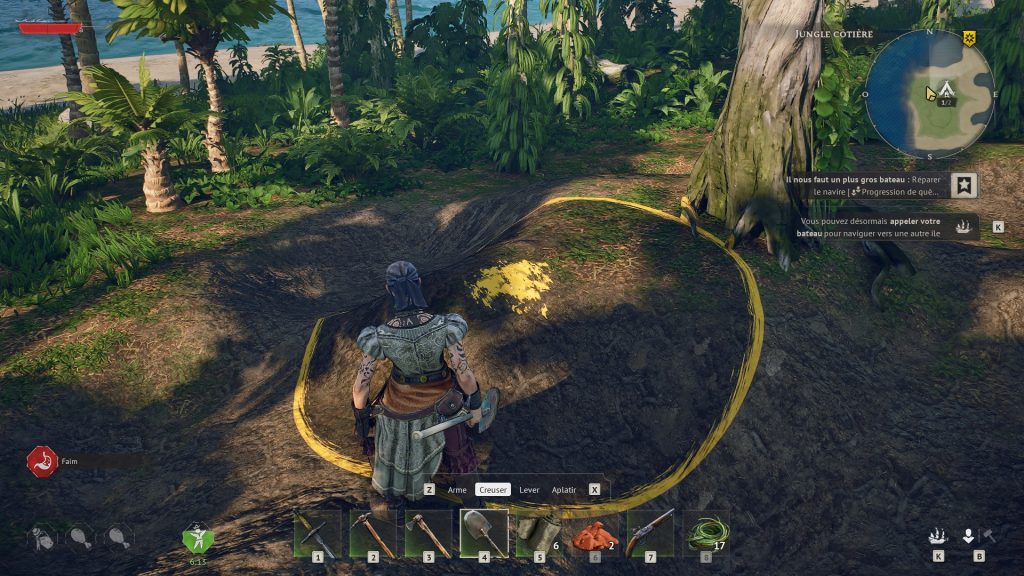Switch shovel mode to Lever
Viewport: 1024px width, 576px height.
pyautogui.click(x=529, y=490)
